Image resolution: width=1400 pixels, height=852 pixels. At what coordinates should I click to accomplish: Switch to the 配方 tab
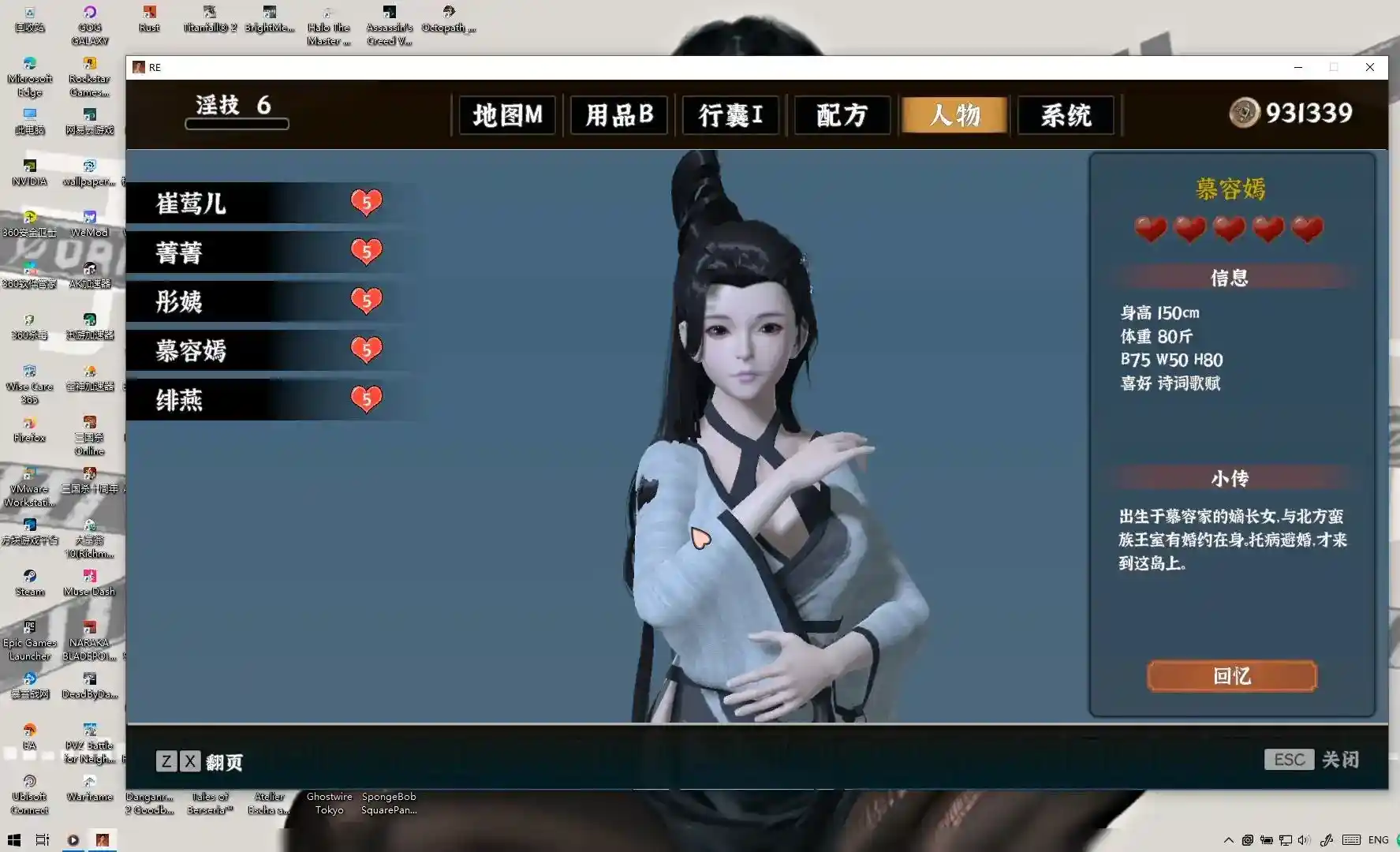(842, 115)
